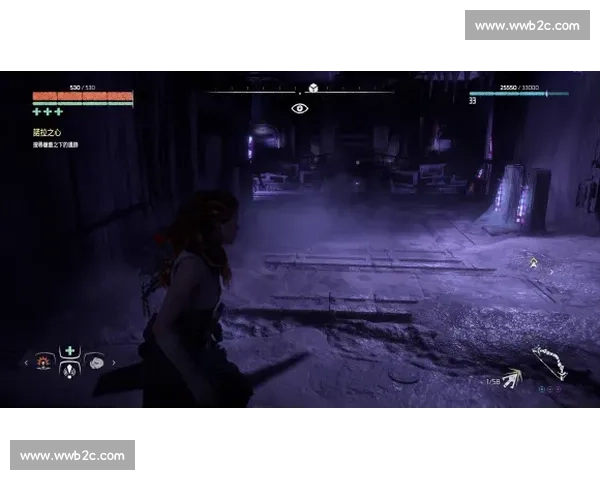600x480 pixels.
Task: Cycle tools with the right arrow
Action: tap(112, 363)
